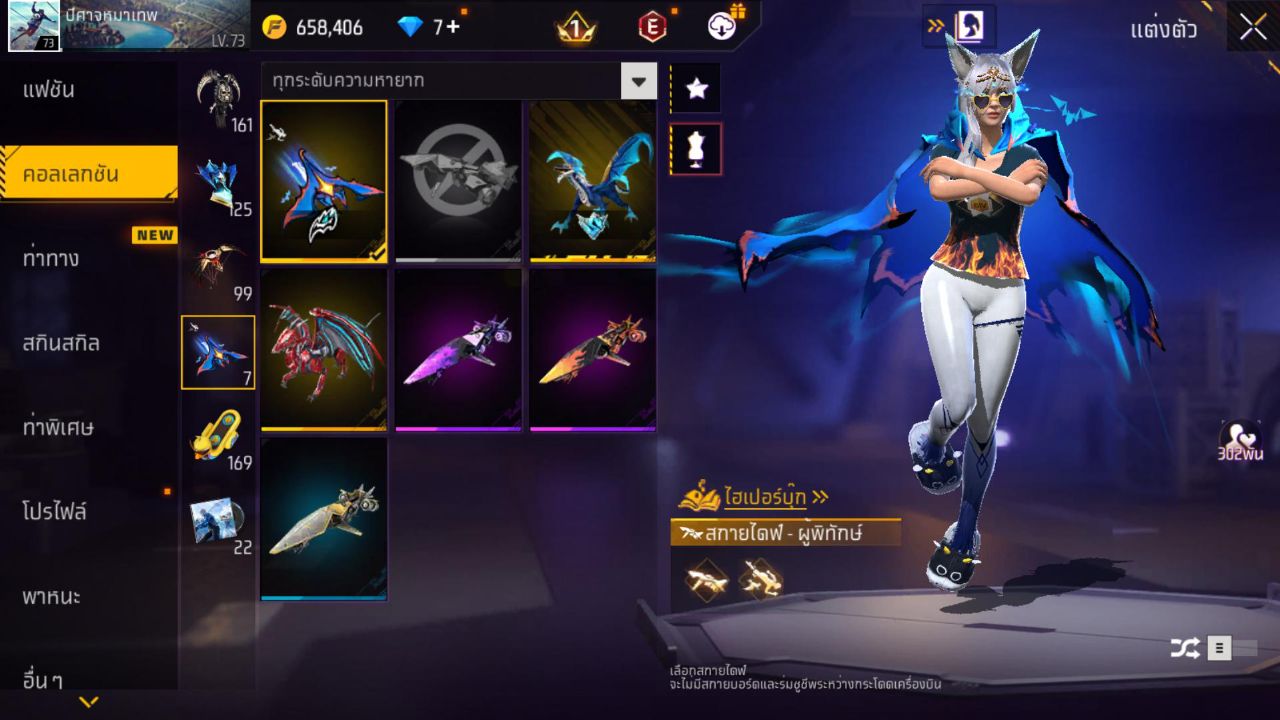Toggle the favorite star on the character preview

(x=696, y=88)
